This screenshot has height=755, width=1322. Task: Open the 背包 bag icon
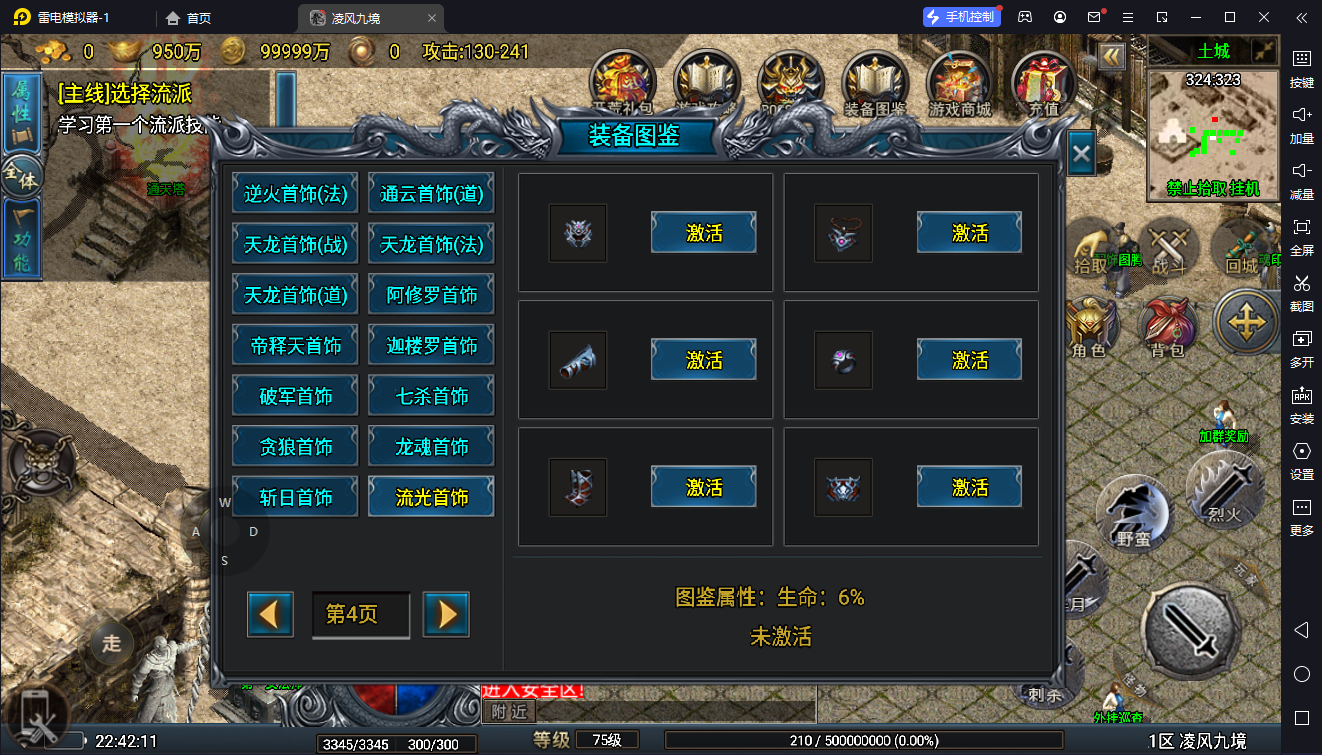coord(1168,327)
